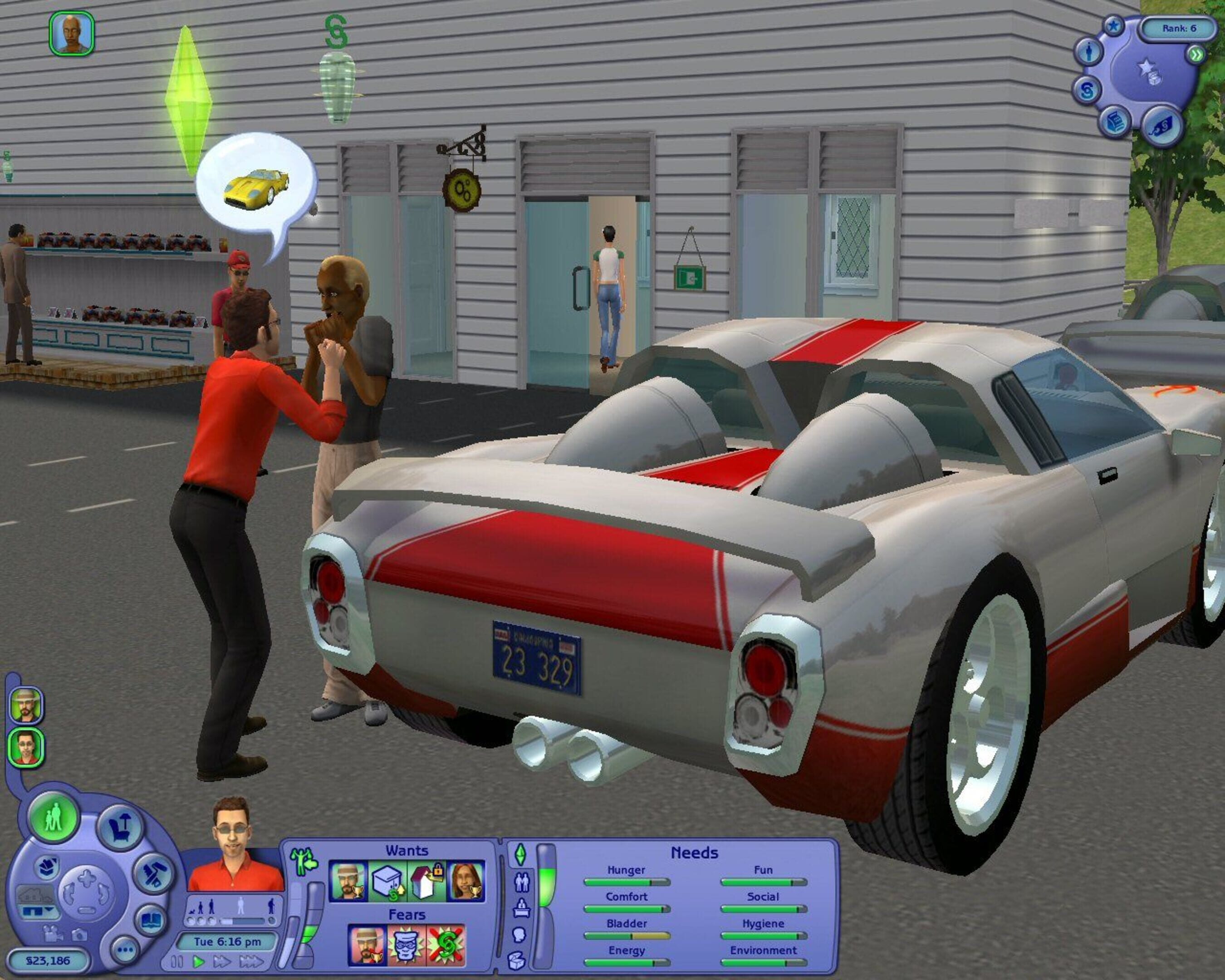
Task: Click the customer loyalty person icon top right
Action: [x=1089, y=53]
